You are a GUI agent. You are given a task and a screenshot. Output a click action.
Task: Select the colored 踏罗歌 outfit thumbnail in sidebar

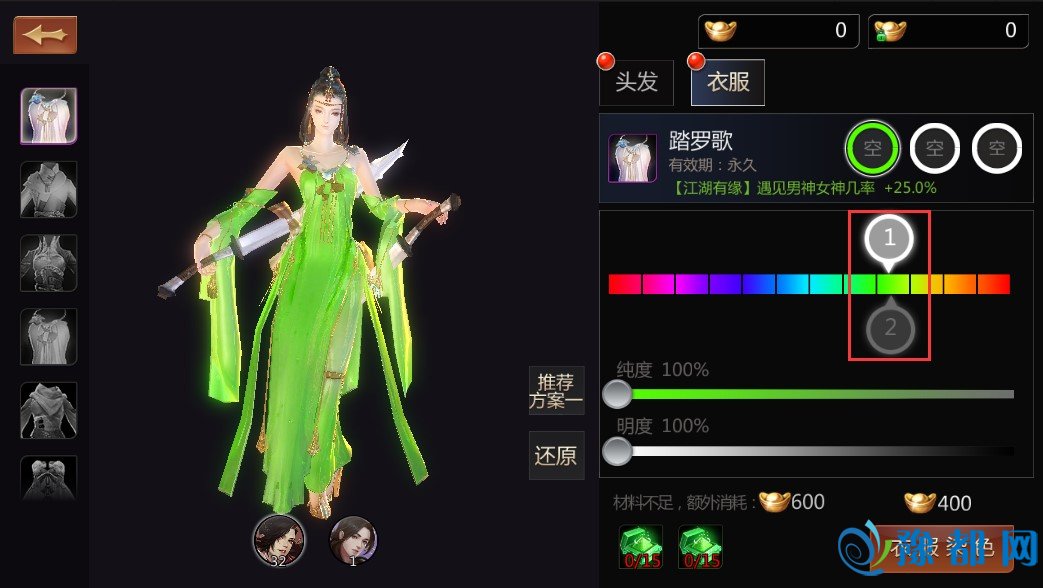(x=49, y=116)
